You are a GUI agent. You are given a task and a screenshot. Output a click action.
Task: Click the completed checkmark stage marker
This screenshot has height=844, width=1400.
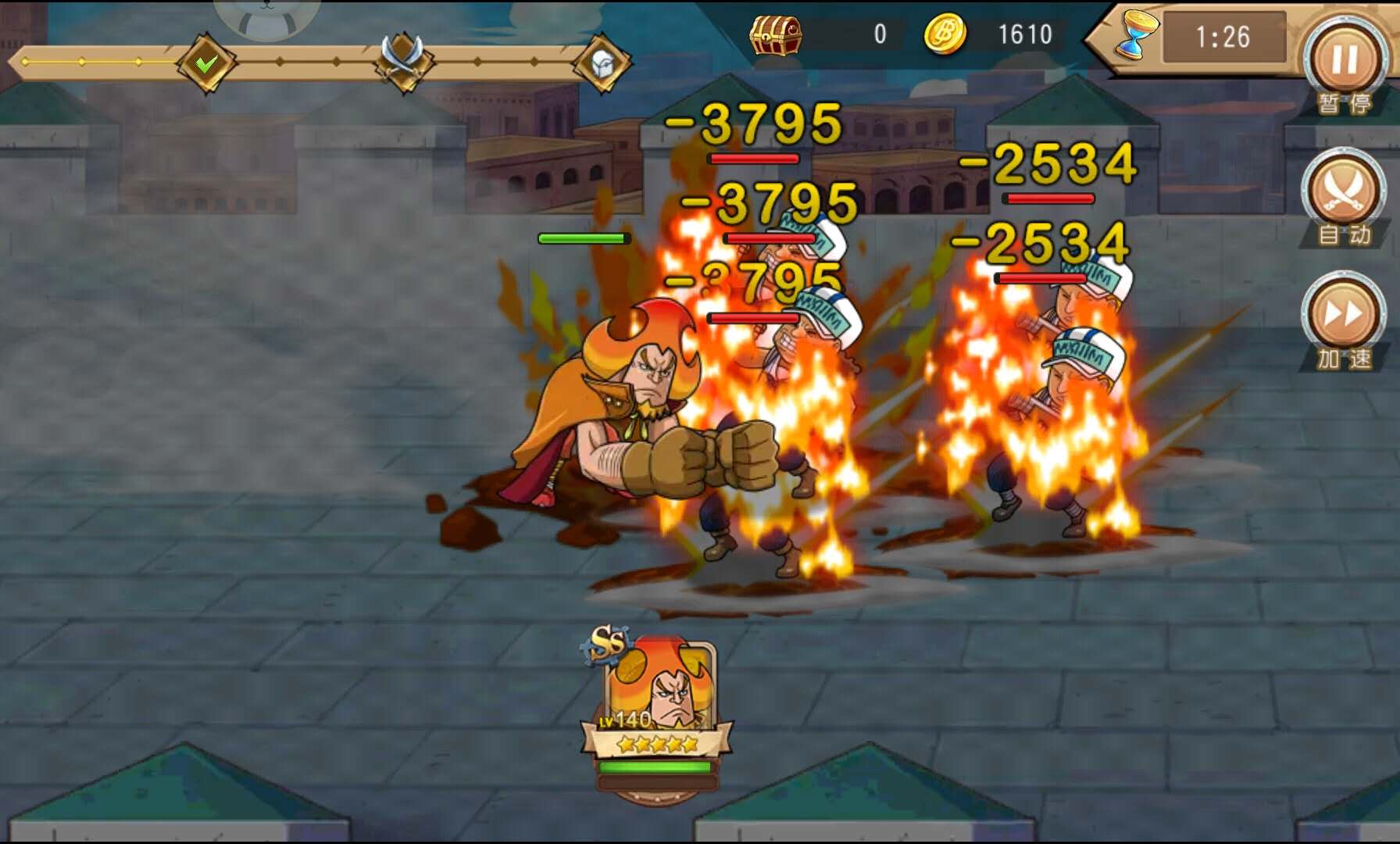[x=206, y=63]
